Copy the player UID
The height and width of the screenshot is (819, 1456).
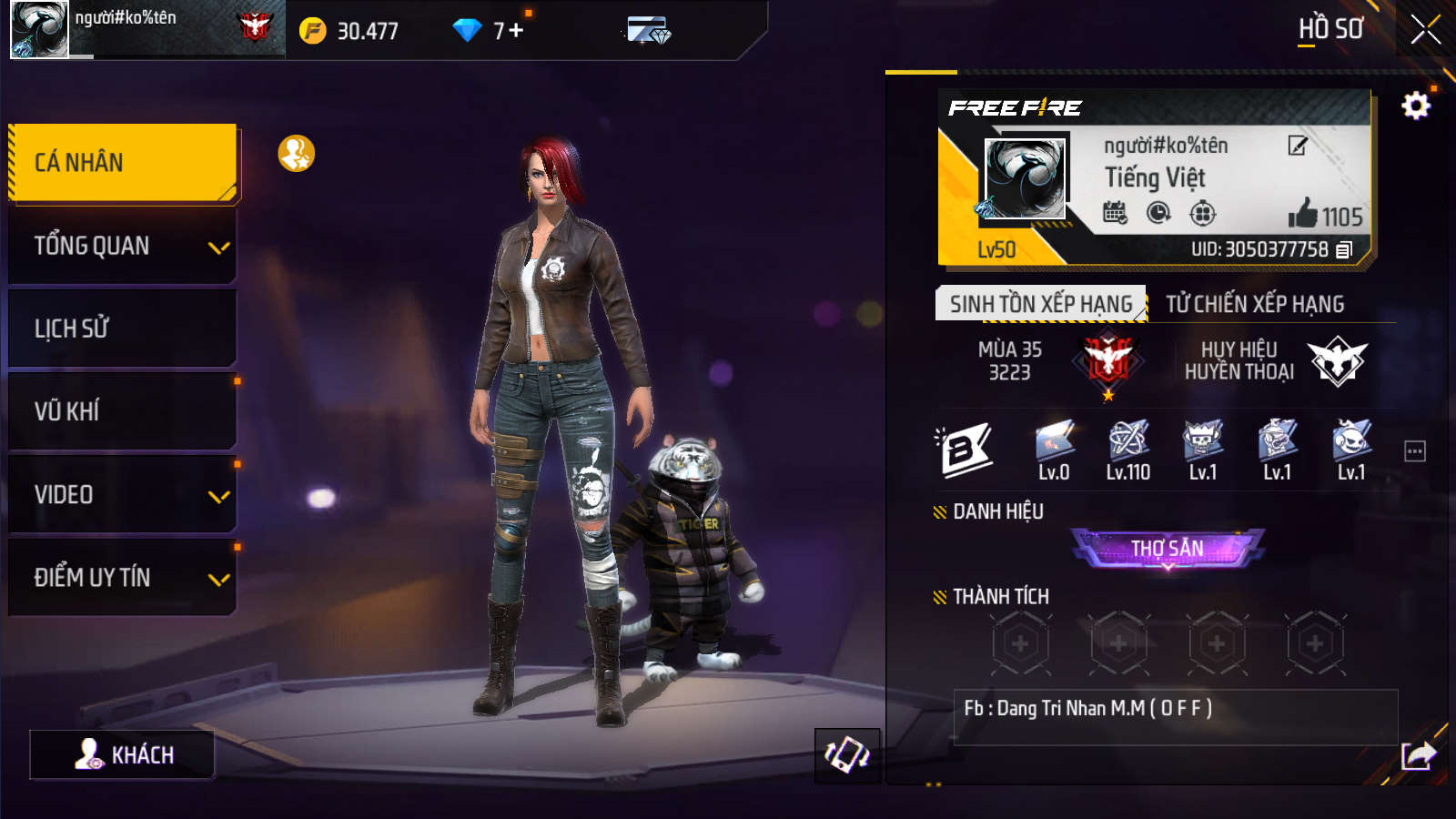(1344, 249)
